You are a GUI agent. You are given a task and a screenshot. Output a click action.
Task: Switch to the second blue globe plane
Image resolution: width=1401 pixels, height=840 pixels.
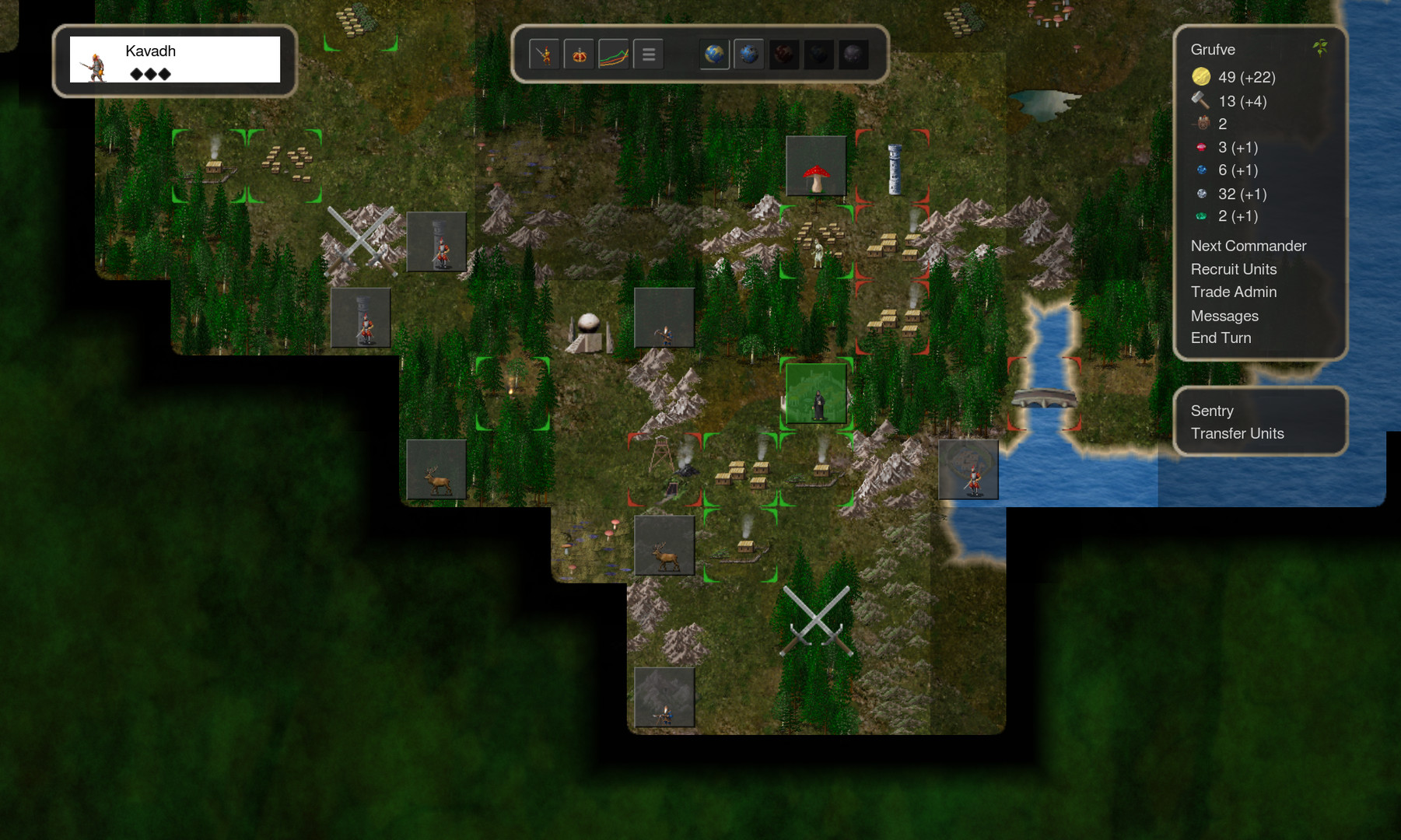748,54
